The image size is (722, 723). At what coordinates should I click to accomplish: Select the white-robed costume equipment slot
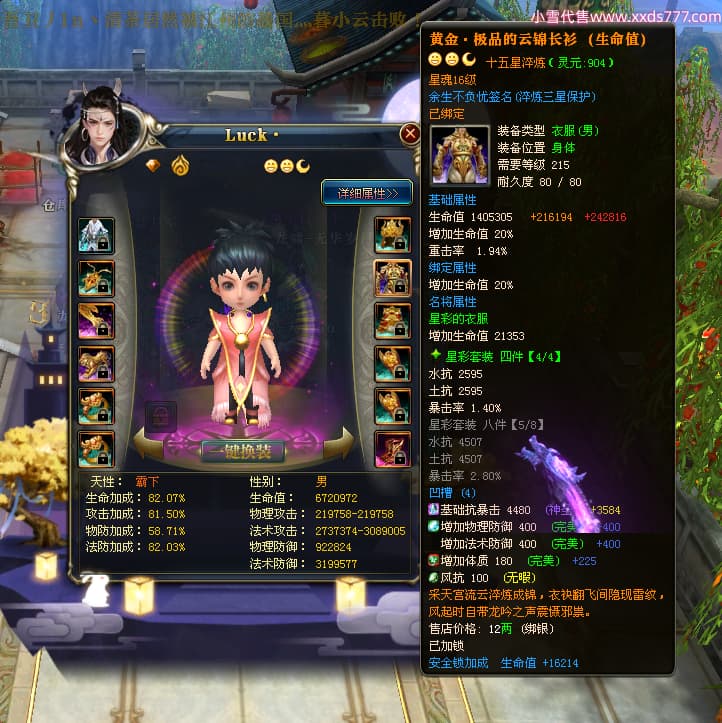(96, 235)
